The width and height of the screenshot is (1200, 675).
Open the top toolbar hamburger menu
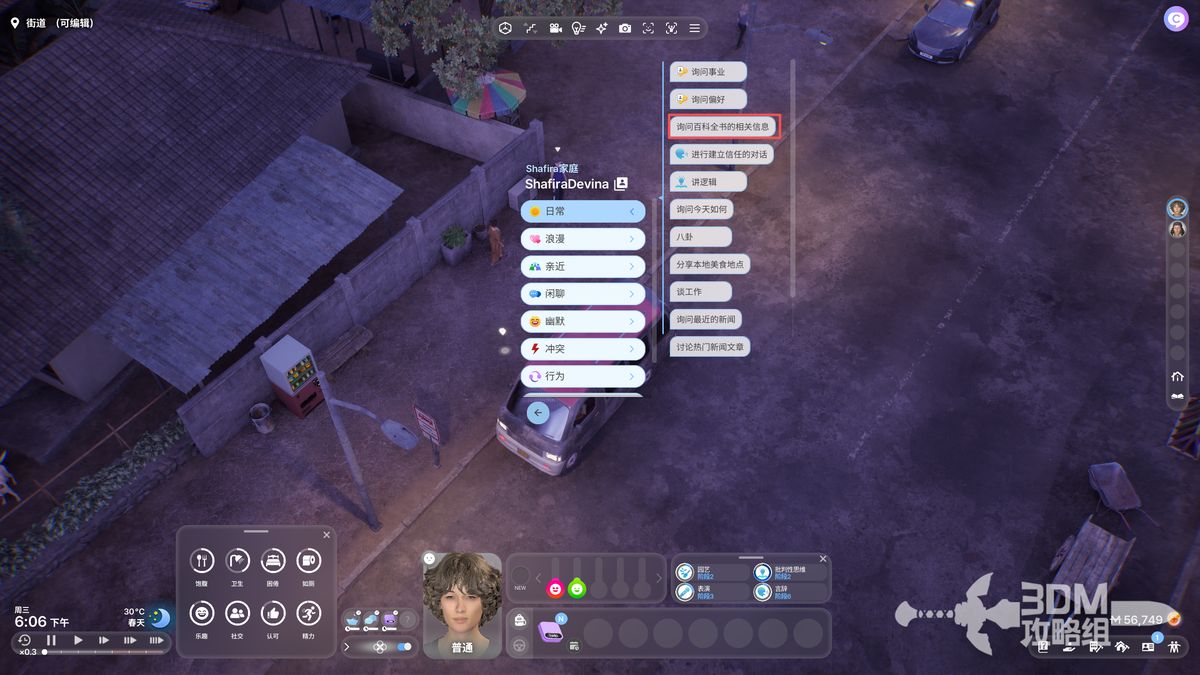[694, 28]
